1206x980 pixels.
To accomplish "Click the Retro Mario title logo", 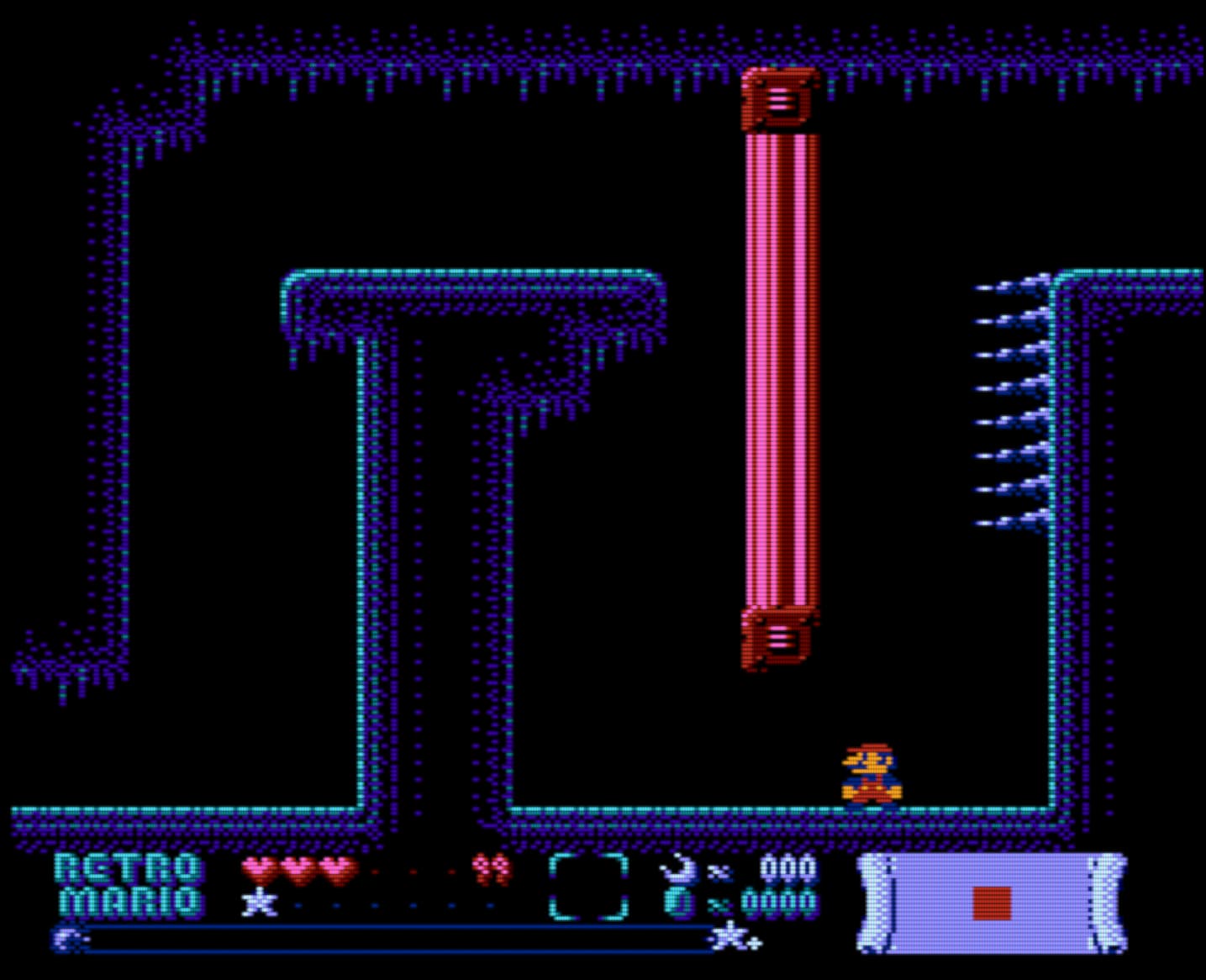I will 129,885.
